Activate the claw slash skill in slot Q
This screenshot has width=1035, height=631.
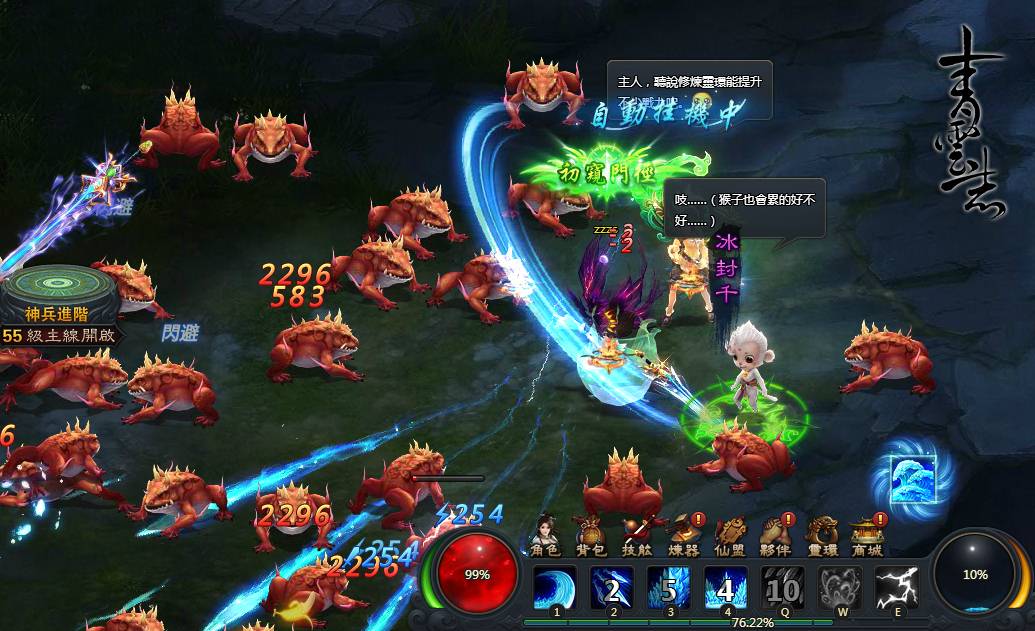point(782,587)
